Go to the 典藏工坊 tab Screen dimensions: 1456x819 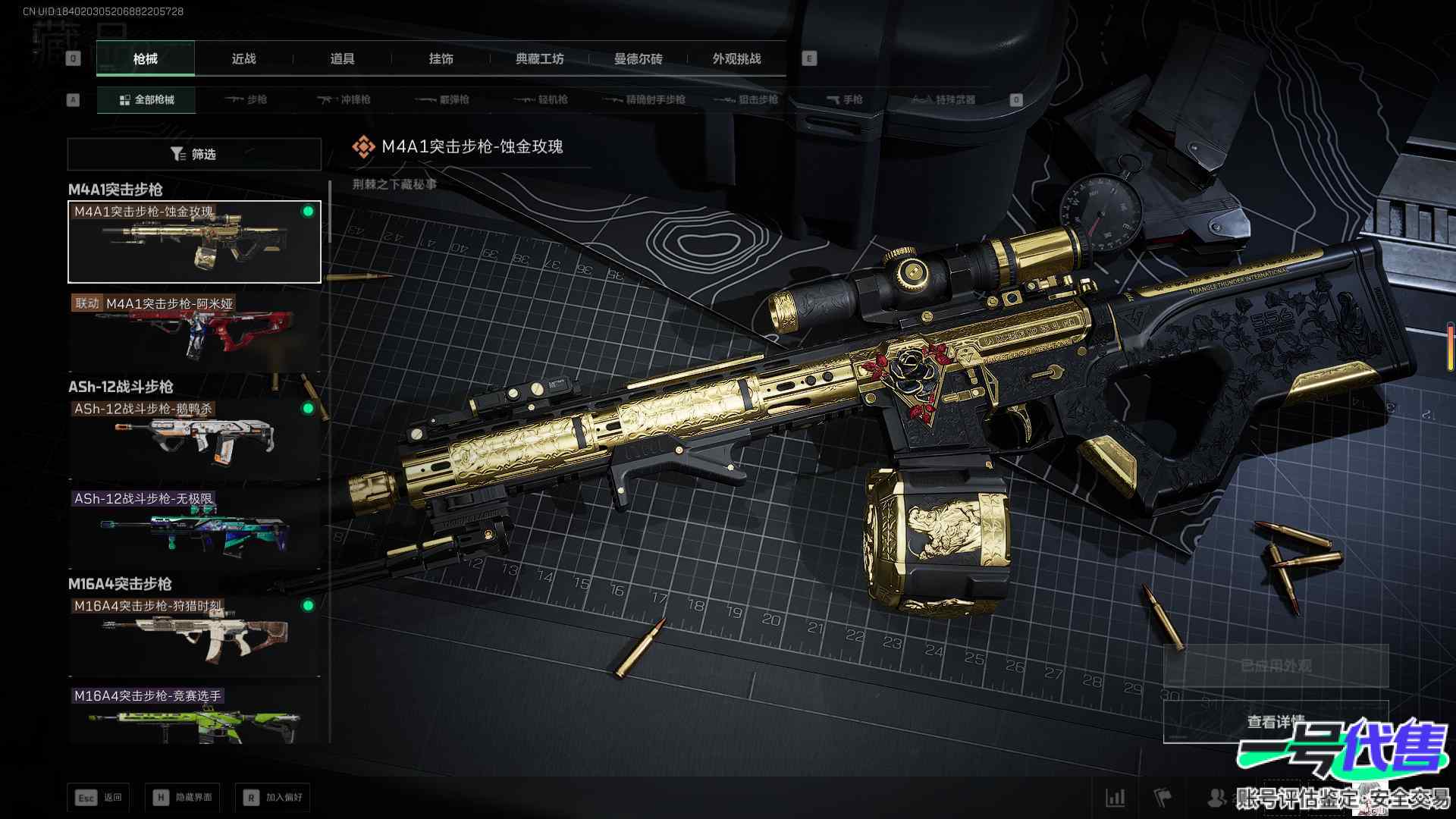point(539,58)
